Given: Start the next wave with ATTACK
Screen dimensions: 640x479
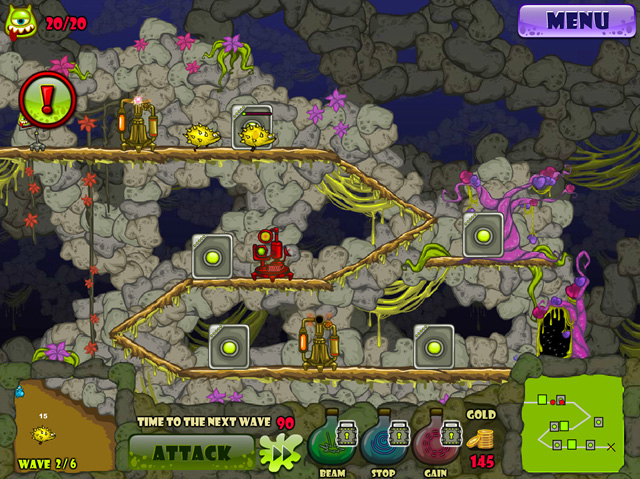Looking at the screenshot, I should coord(192,452).
